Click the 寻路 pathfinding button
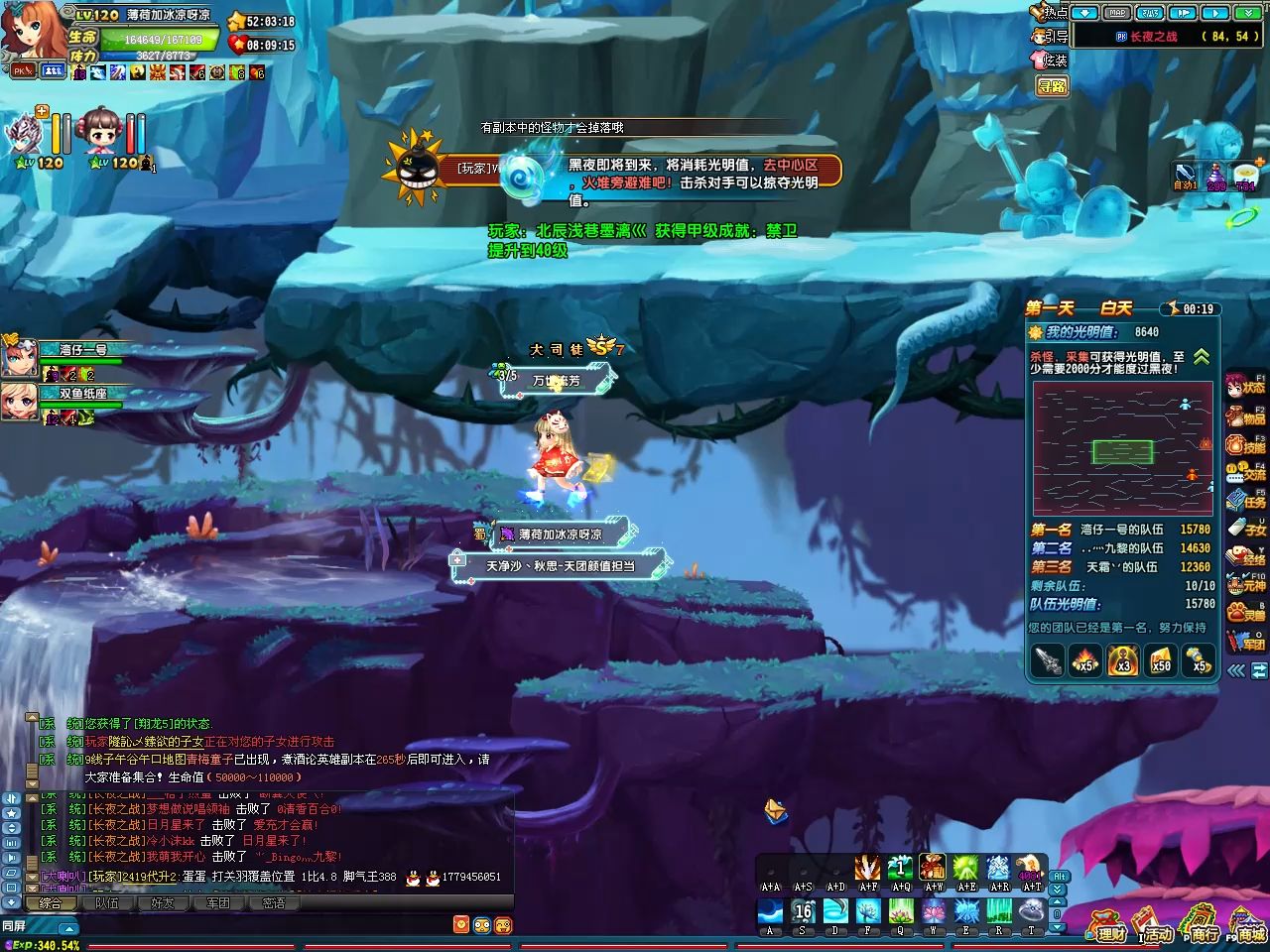 tap(1052, 86)
